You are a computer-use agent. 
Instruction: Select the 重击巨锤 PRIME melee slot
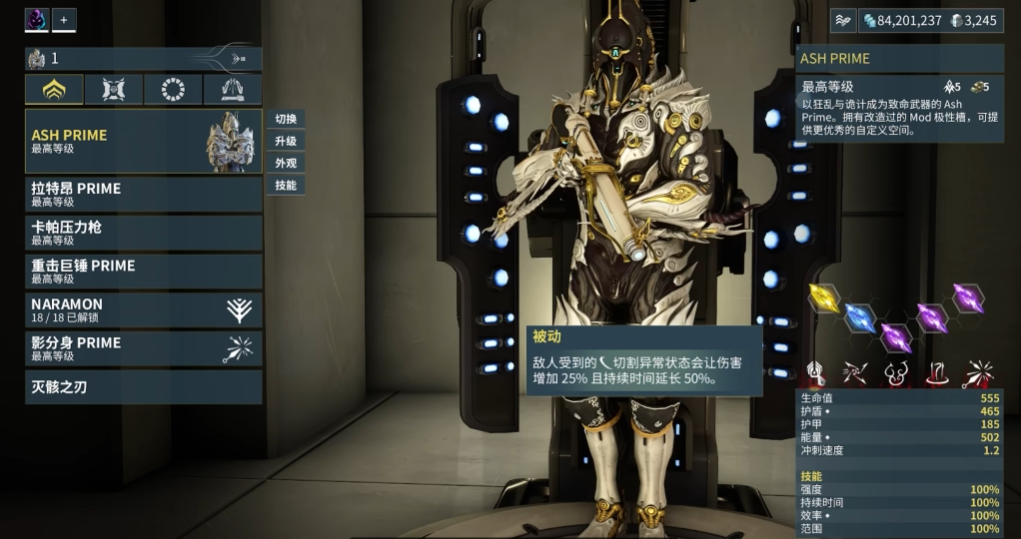click(x=143, y=271)
